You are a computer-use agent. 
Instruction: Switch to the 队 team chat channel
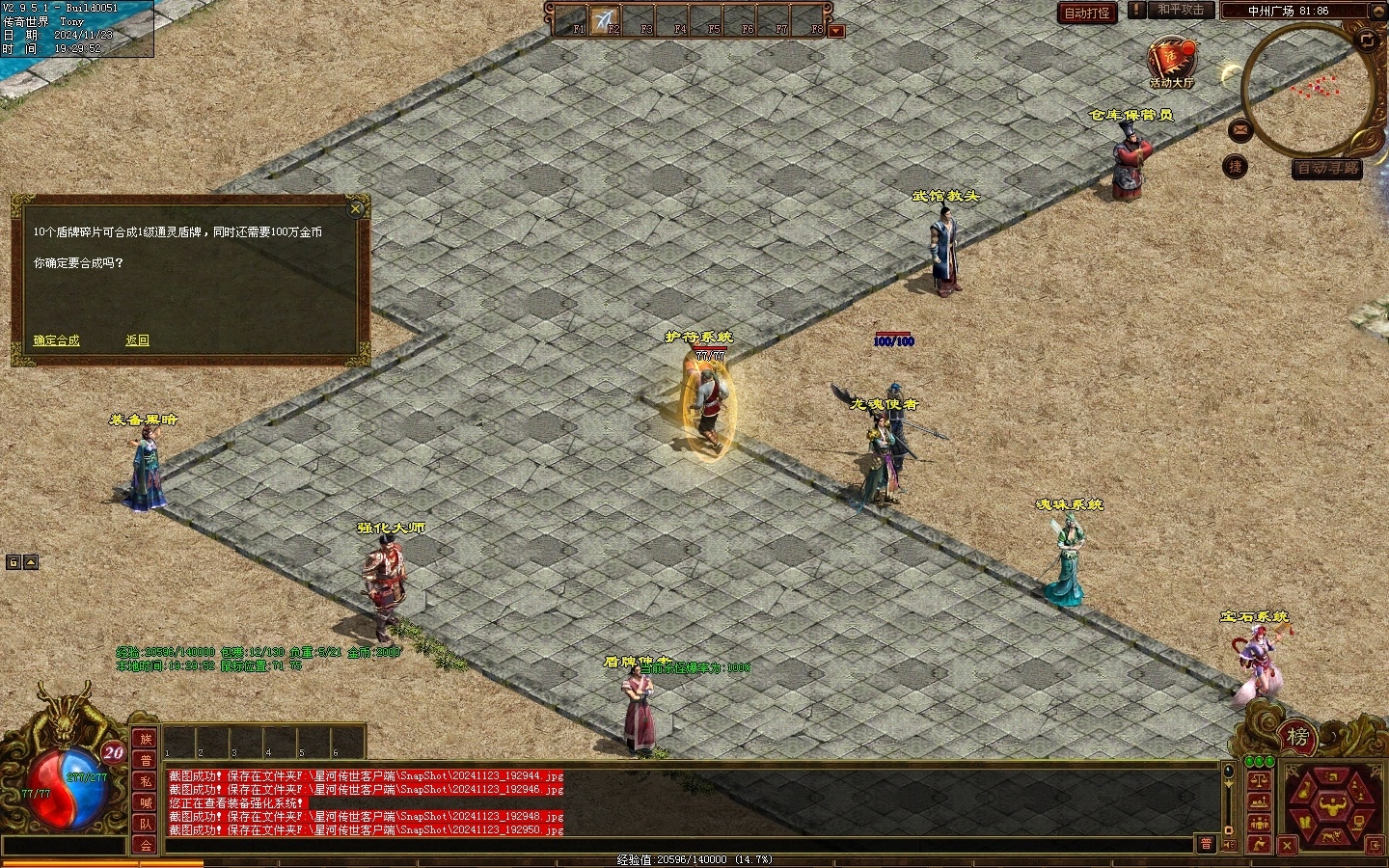(x=146, y=824)
